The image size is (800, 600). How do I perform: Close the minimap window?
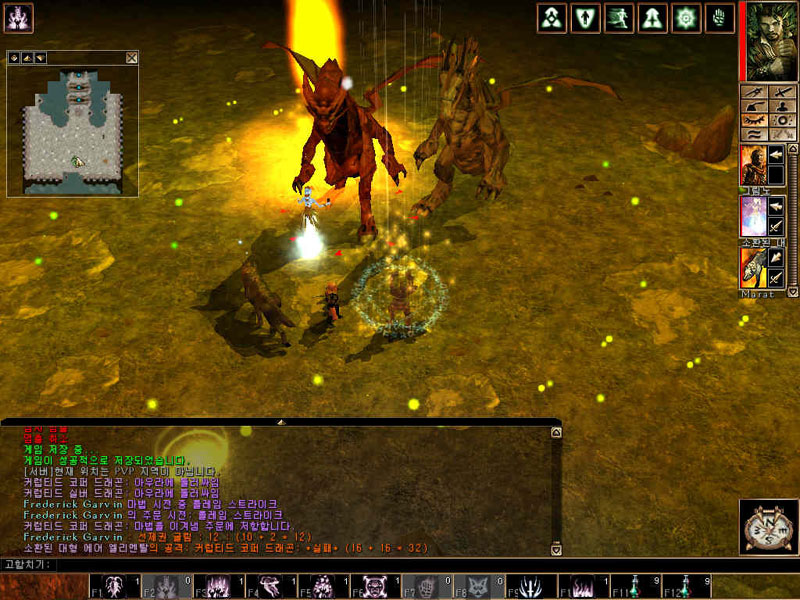coord(132,58)
